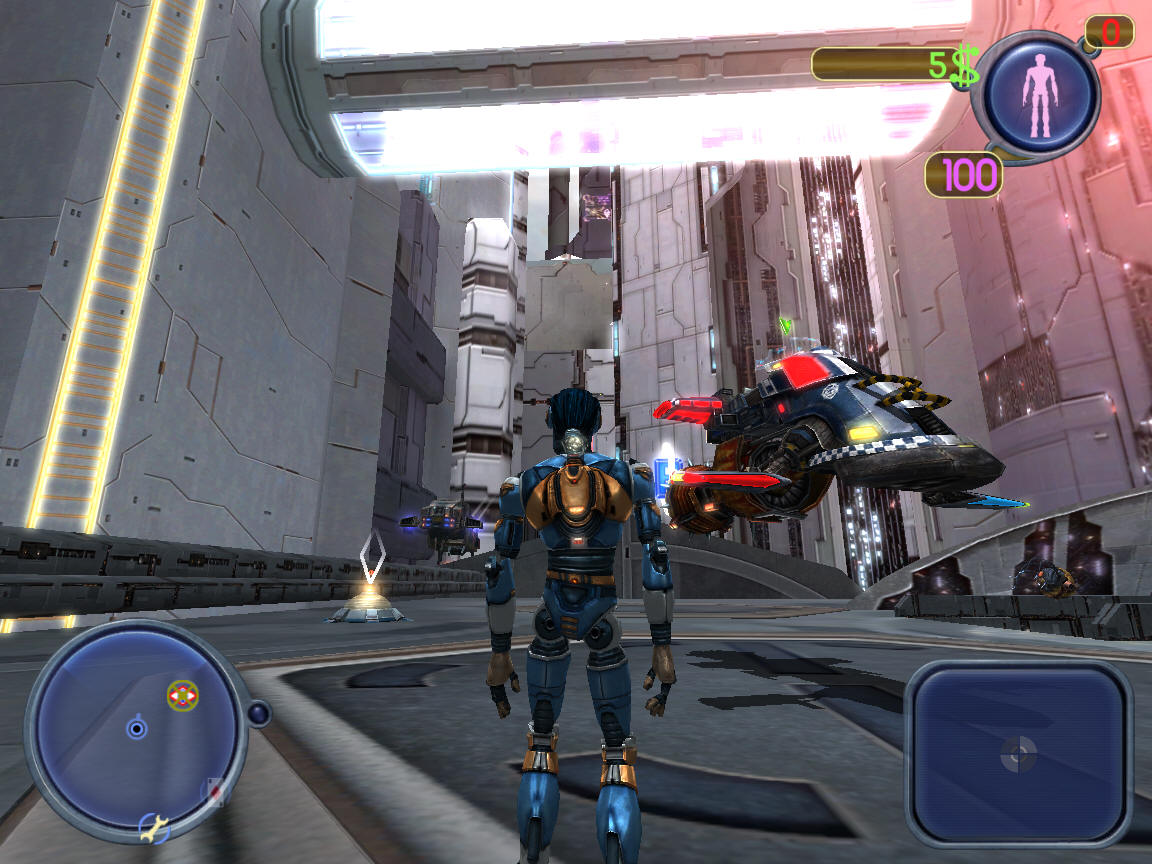This screenshot has height=864, width=1152.
Task: Click the red card marker on radar edge
Action: click(213, 793)
